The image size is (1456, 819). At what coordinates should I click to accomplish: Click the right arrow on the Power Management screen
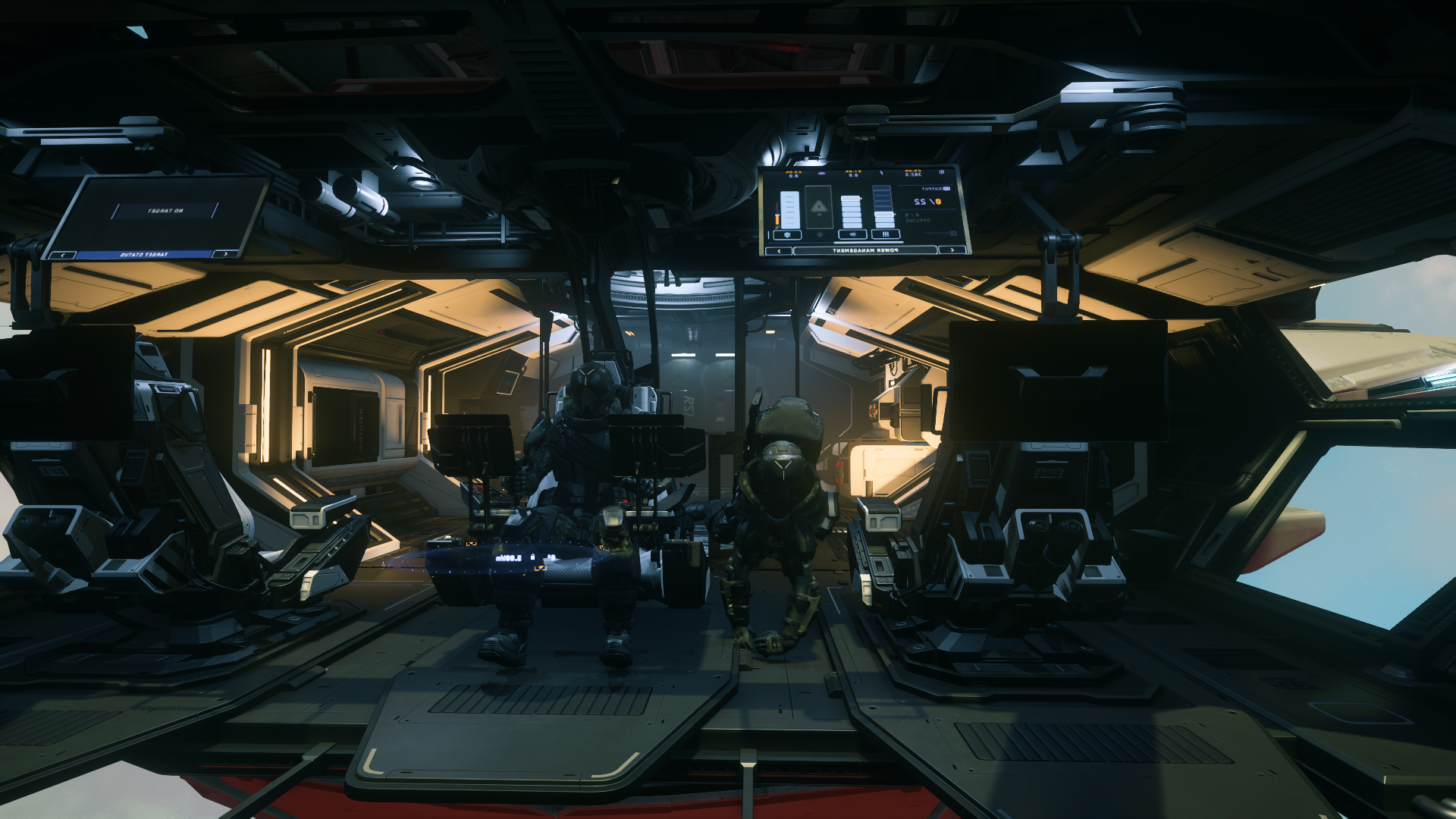pyautogui.click(x=952, y=250)
